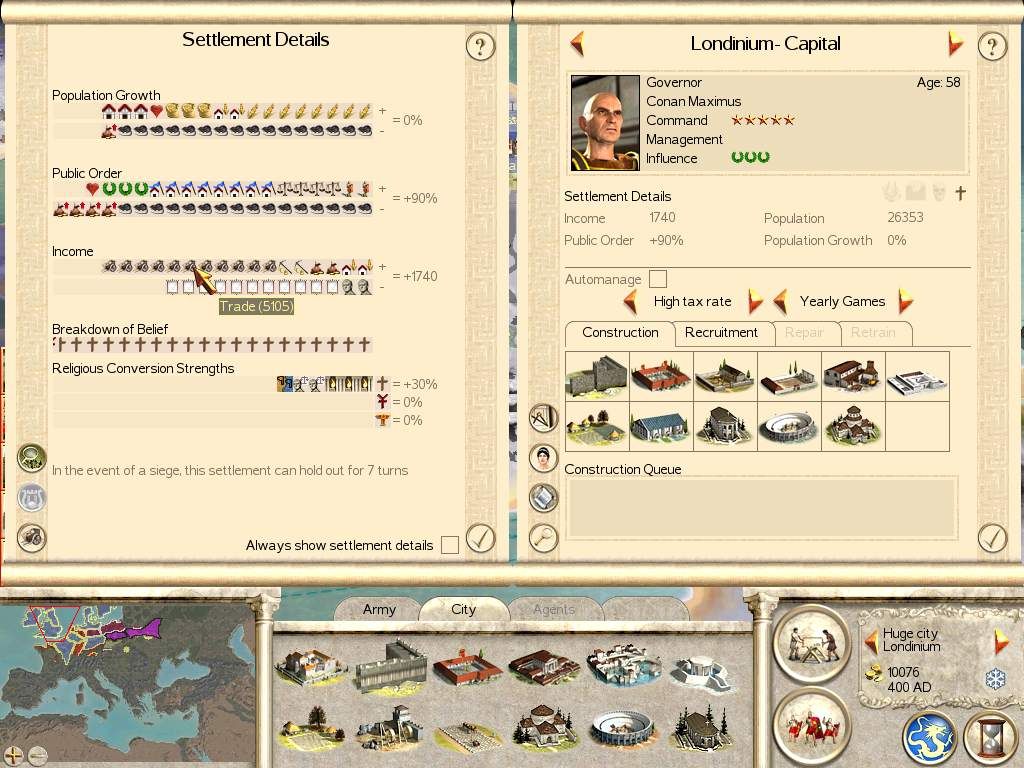Screen dimensions: 1024x768
Task: Go to the previous settlement arrow
Action: (577, 44)
